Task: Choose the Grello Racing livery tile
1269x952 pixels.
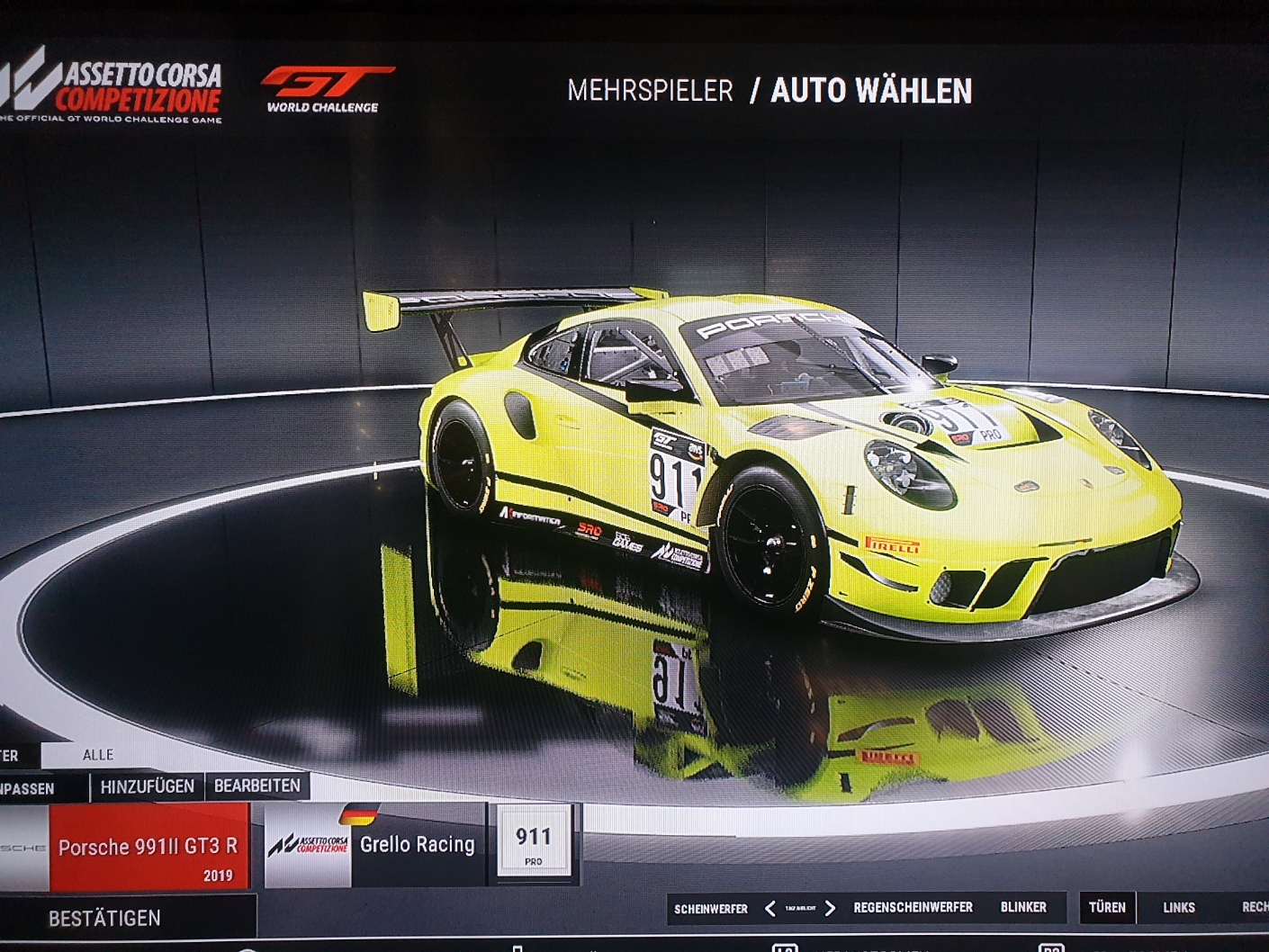Action: (x=372, y=845)
